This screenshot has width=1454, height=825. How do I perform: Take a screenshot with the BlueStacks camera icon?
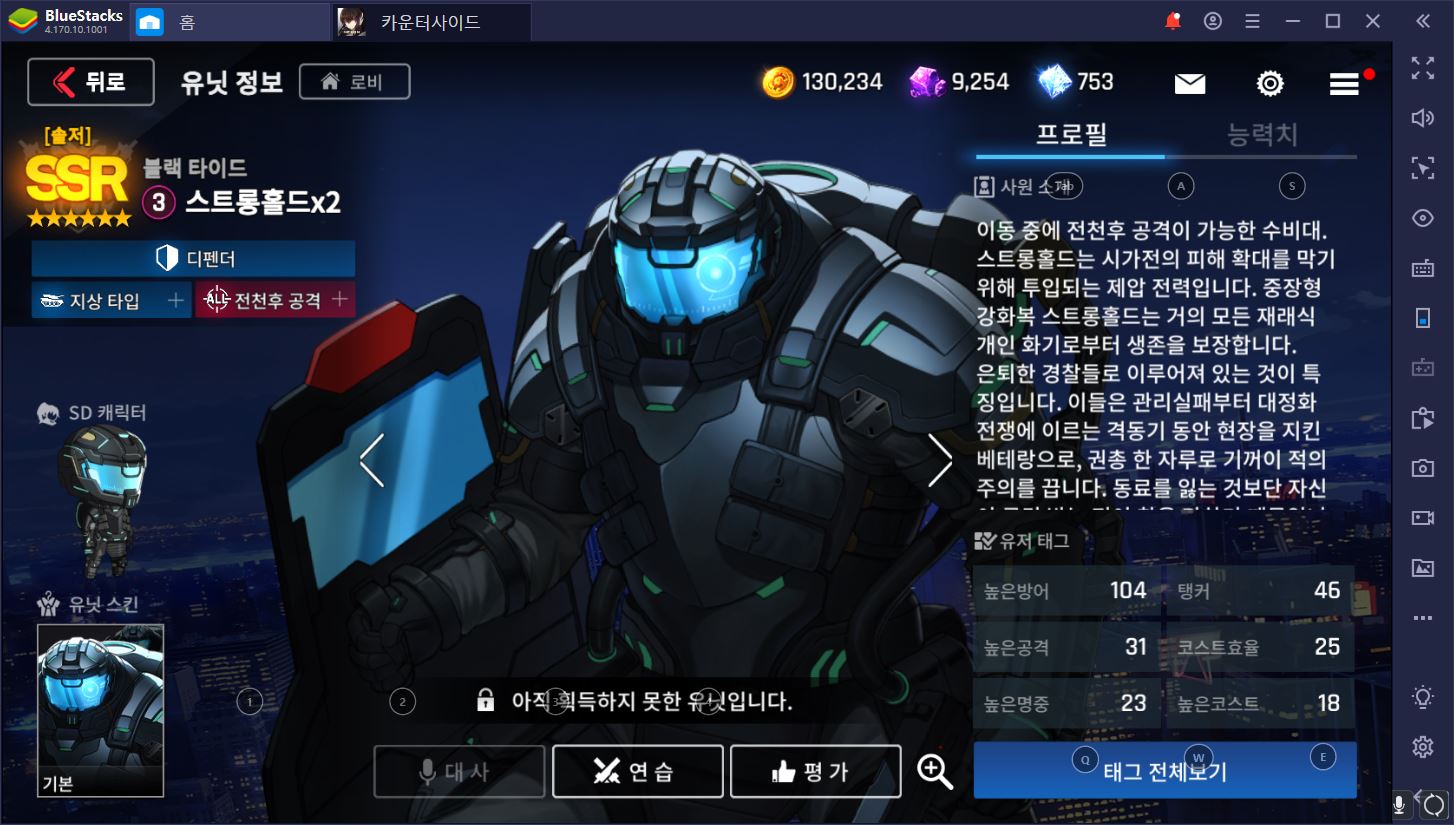point(1423,467)
